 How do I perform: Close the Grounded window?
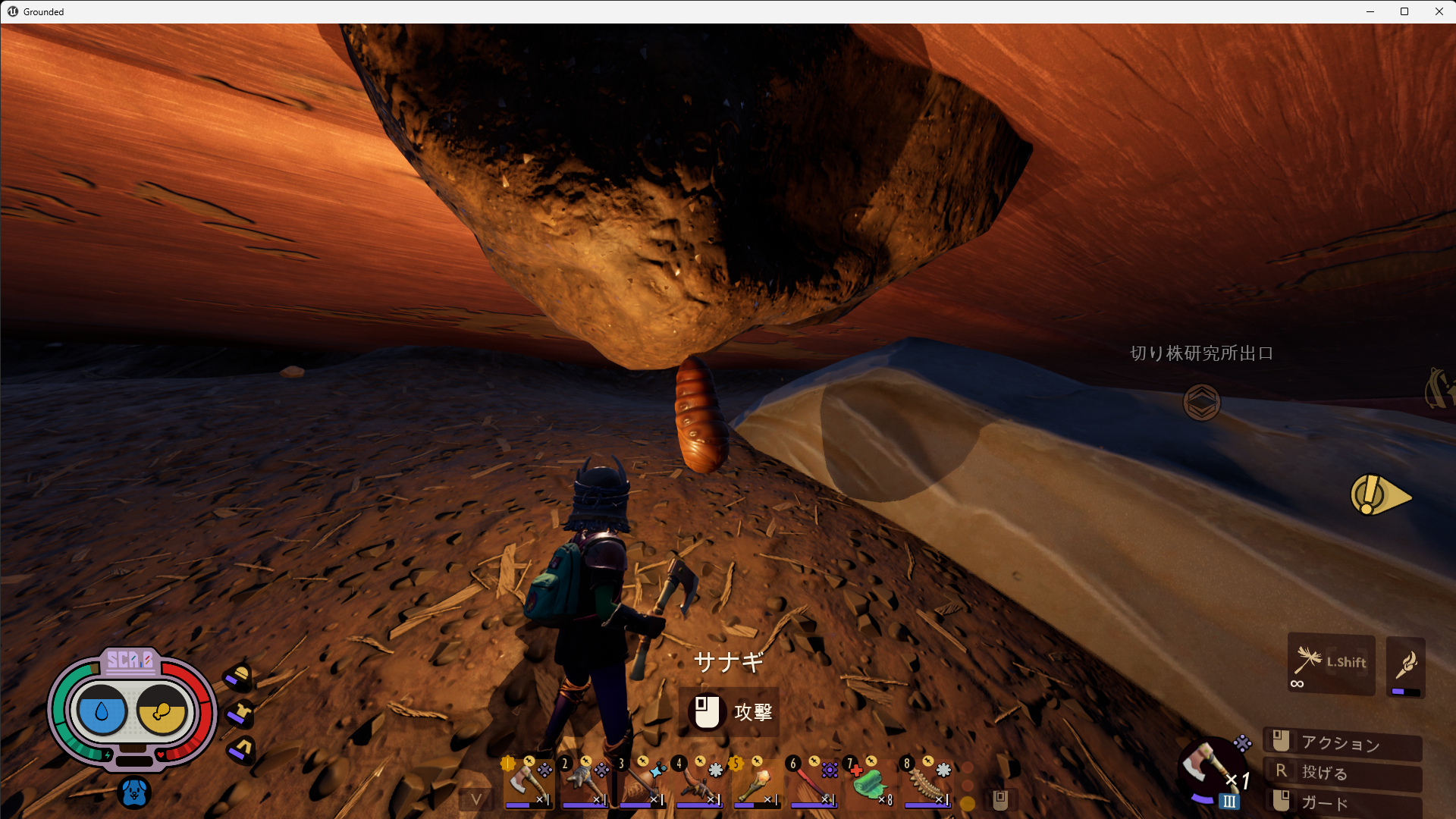point(1439,11)
